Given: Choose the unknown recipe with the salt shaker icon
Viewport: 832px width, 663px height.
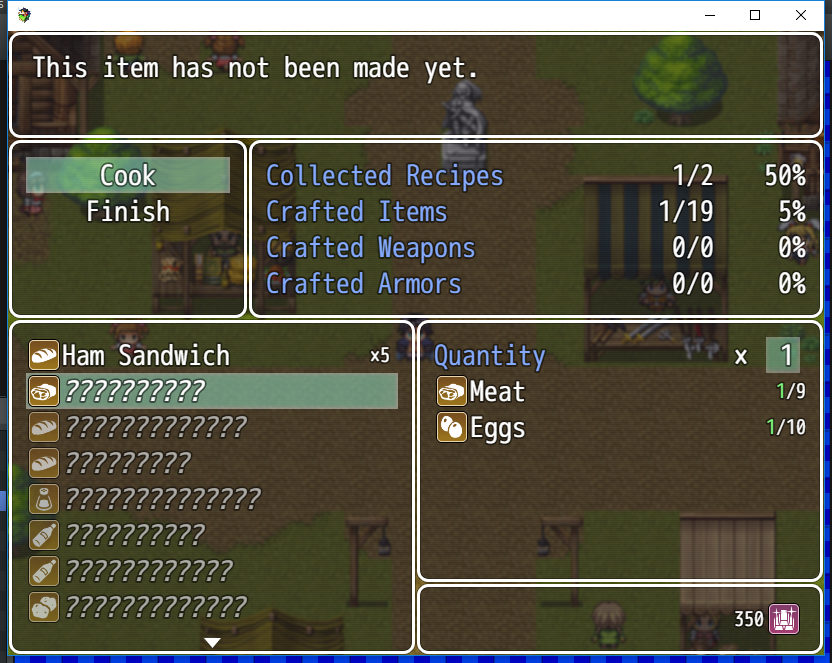Looking at the screenshot, I should point(162,499).
